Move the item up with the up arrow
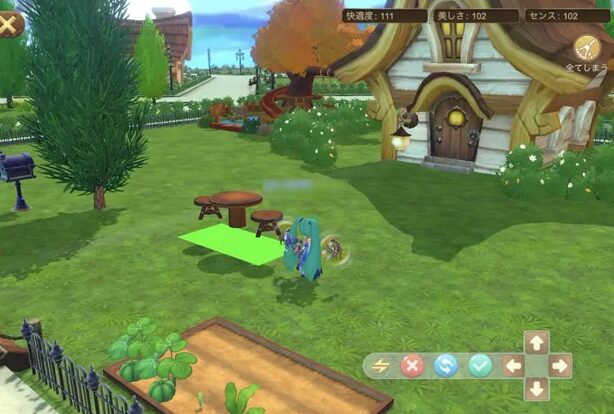This screenshot has width=614, height=414. coord(537,343)
